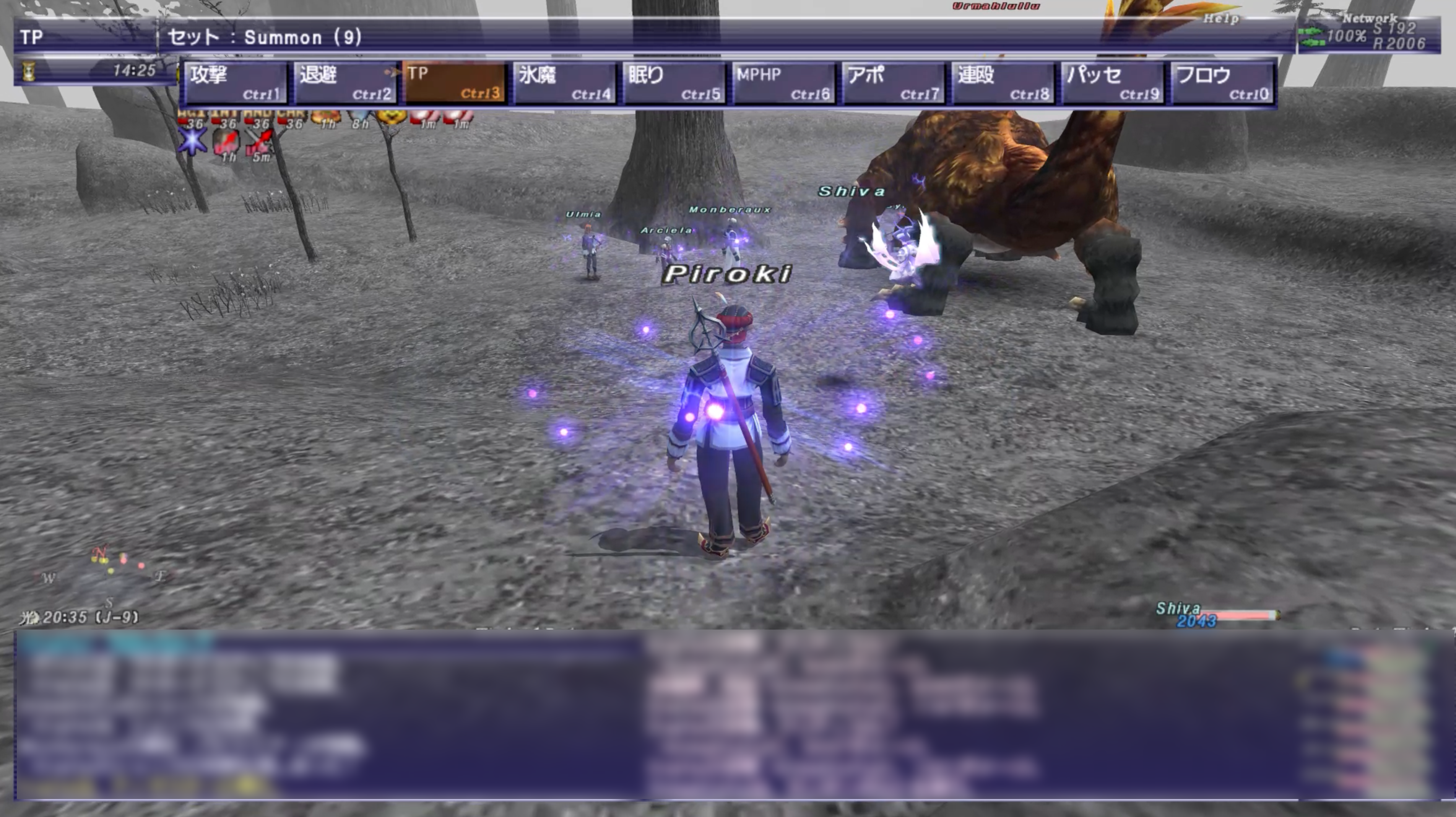The image size is (1456, 817).
Task: Click the chat log window
Action: tap(729, 715)
